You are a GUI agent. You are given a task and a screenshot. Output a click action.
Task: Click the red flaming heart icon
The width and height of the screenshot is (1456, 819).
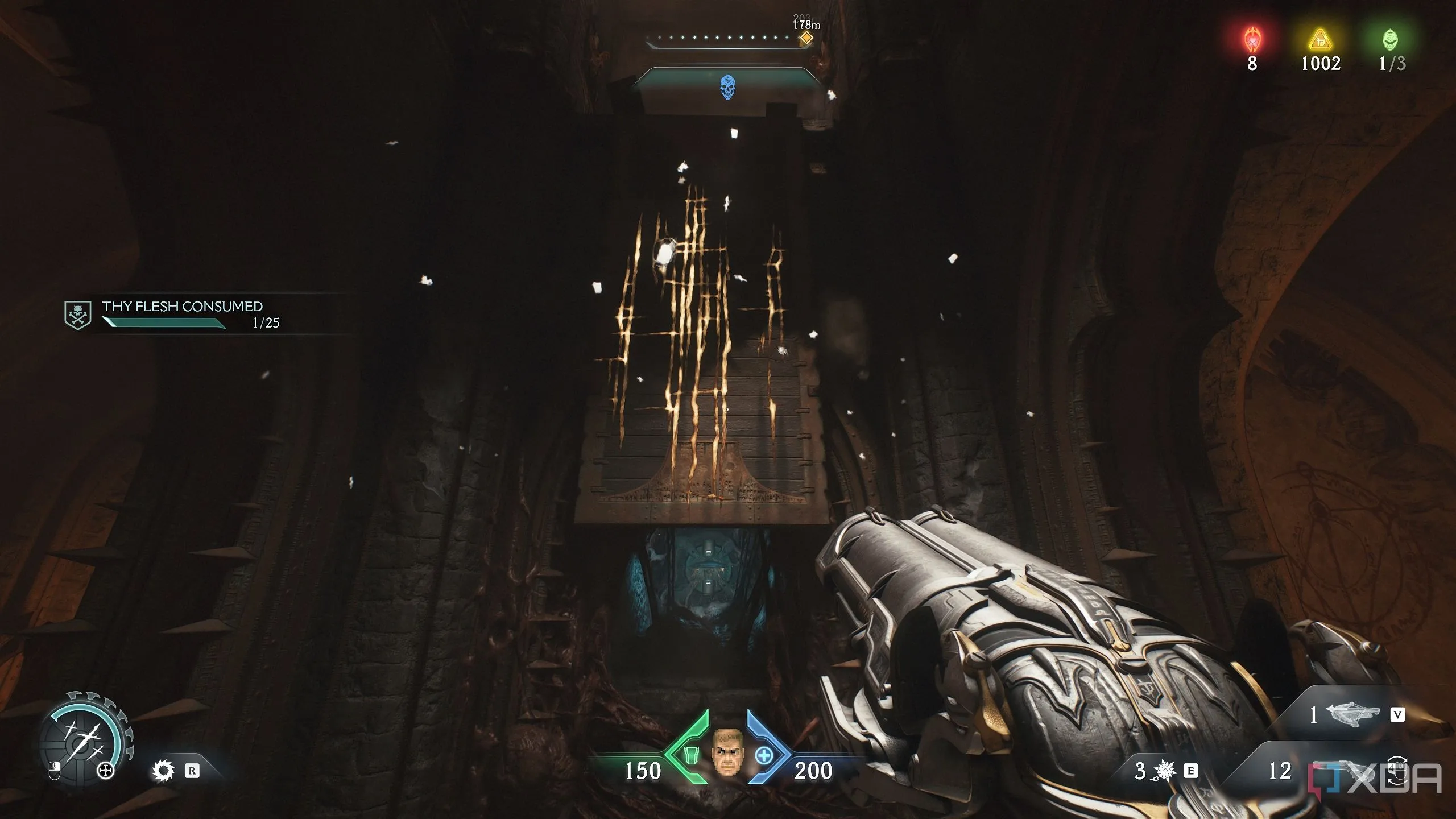[1252, 40]
